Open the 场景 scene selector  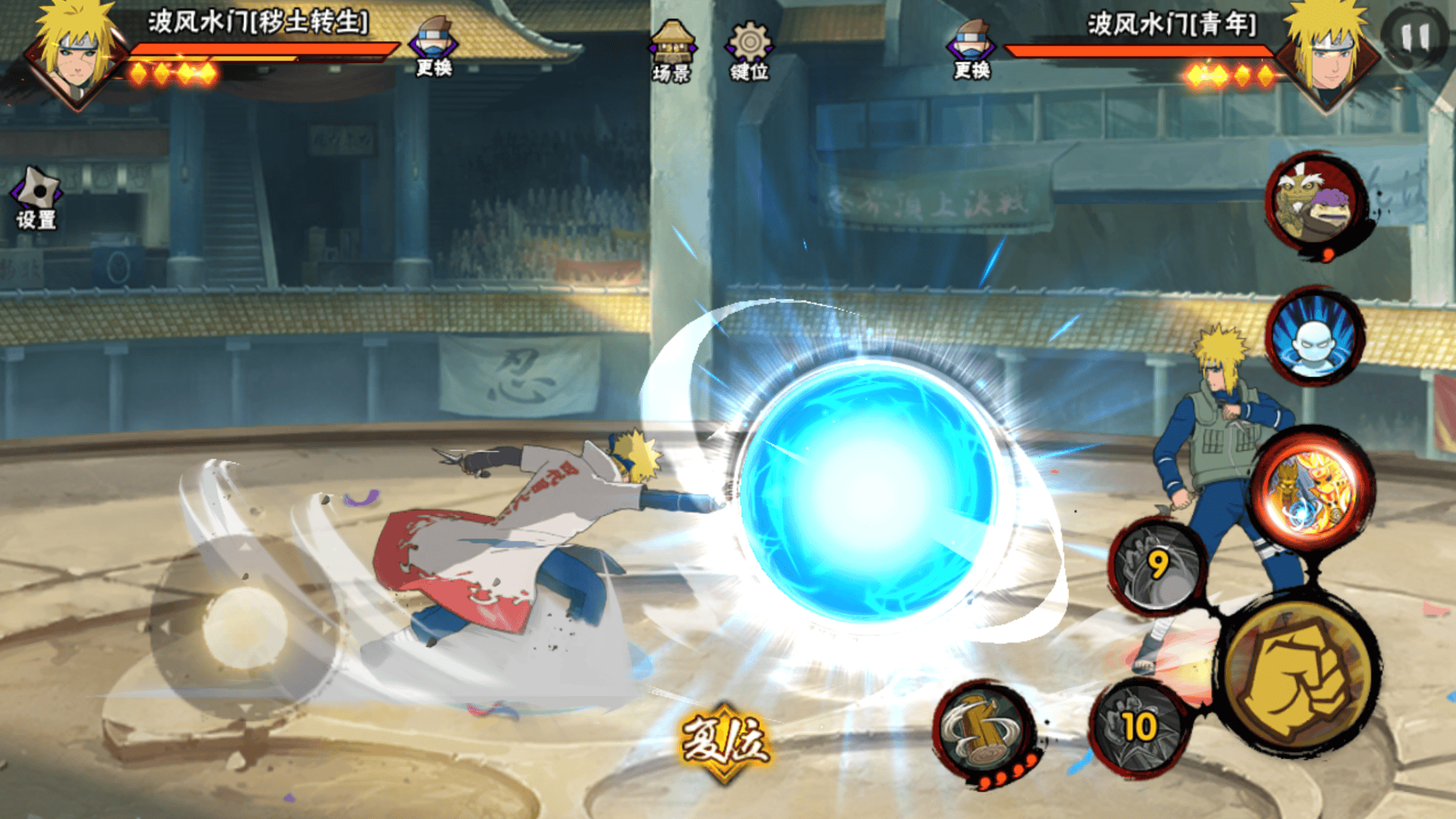pos(671,51)
